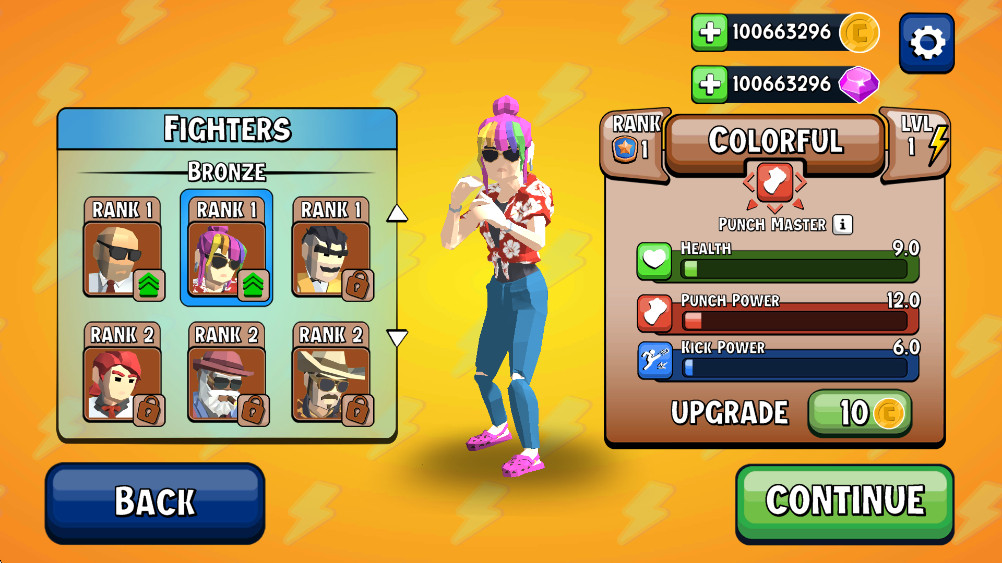Select the locked black-haired mustache fighter
This screenshot has height=563, width=1002.
pos(332,248)
